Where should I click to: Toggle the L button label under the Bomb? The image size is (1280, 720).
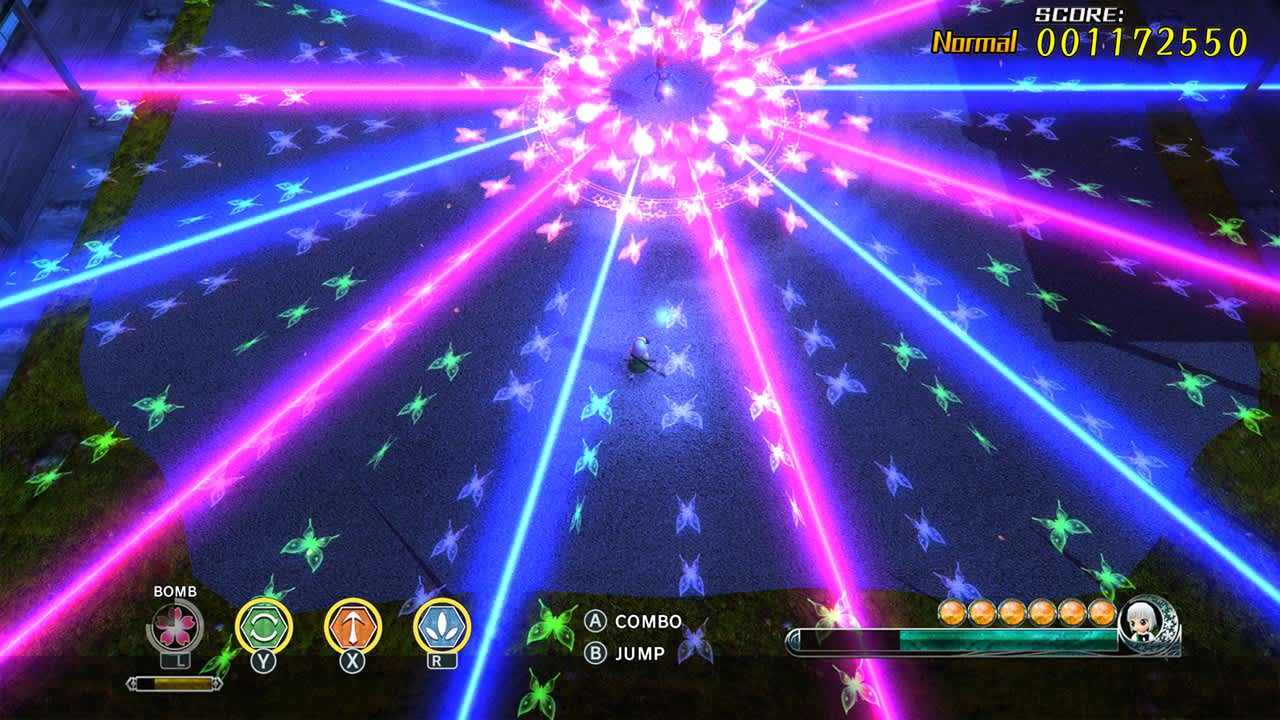(x=174, y=662)
